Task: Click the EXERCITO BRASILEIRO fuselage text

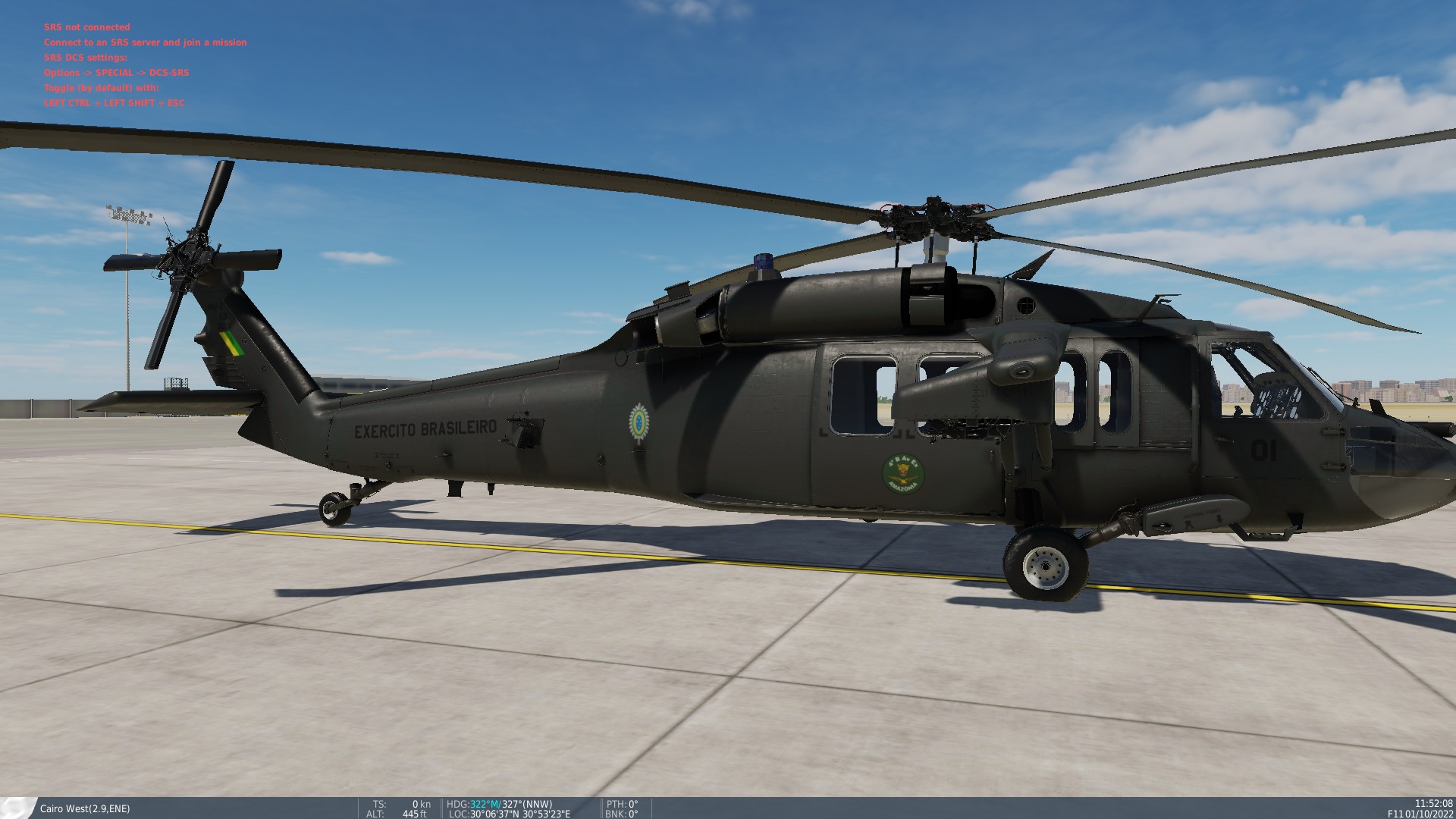Action: click(426, 428)
